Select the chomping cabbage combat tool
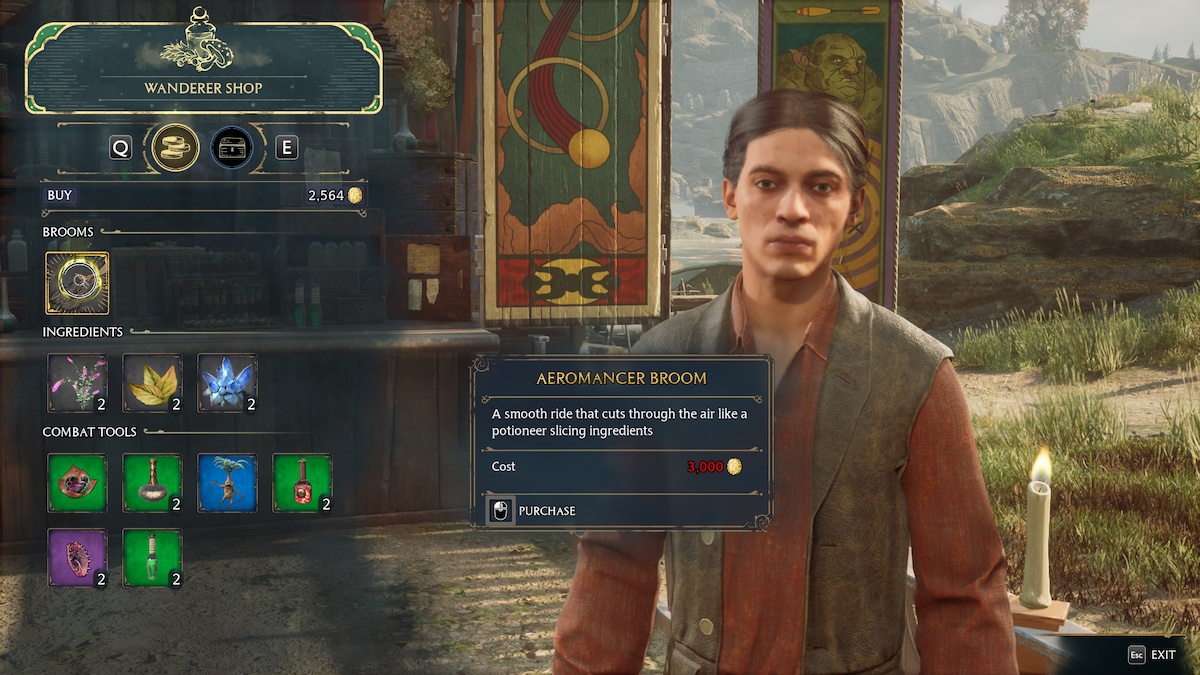The height and width of the screenshot is (675, 1200). click(x=77, y=483)
